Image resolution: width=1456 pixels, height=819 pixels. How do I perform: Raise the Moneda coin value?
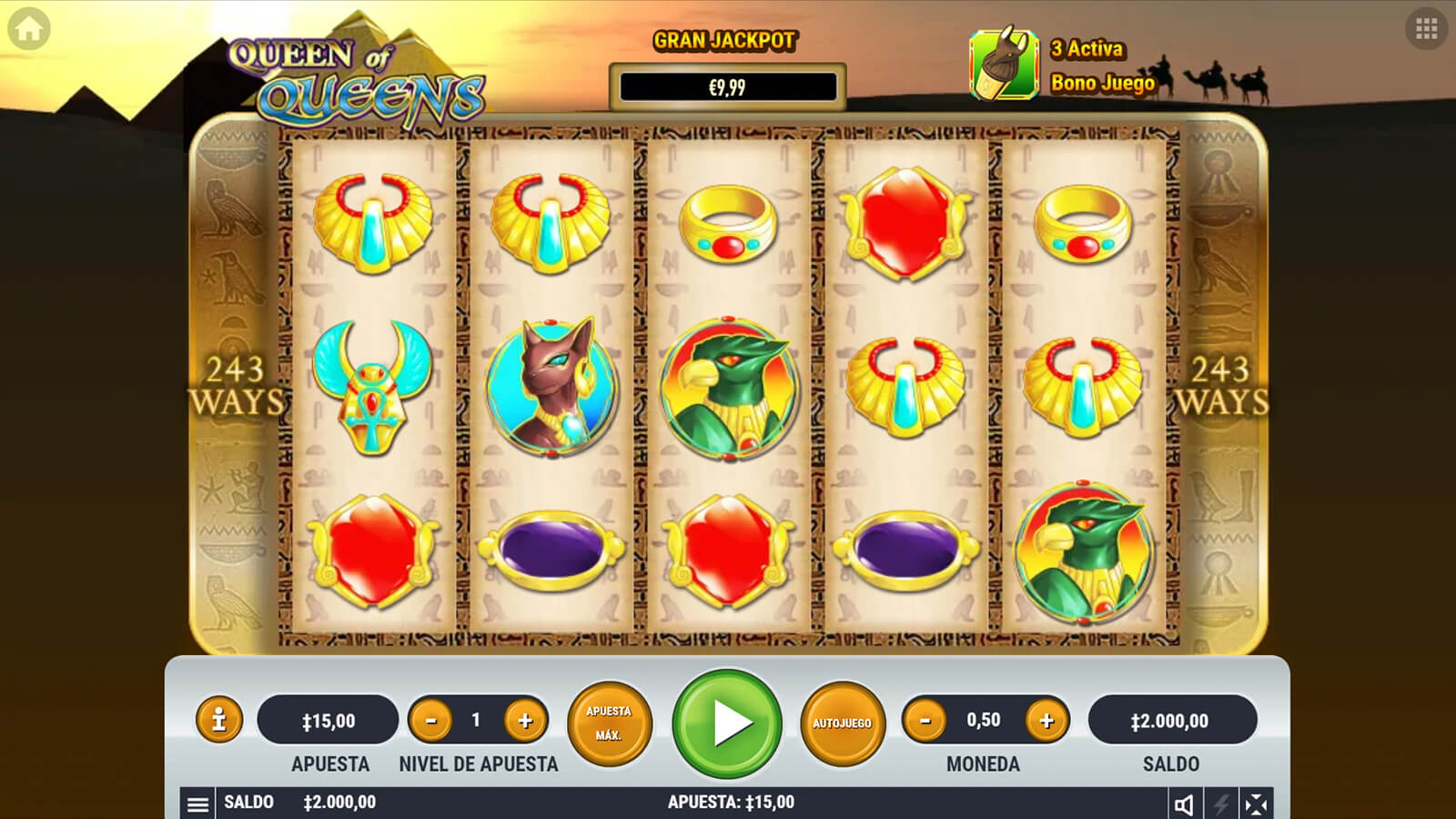tap(1046, 722)
